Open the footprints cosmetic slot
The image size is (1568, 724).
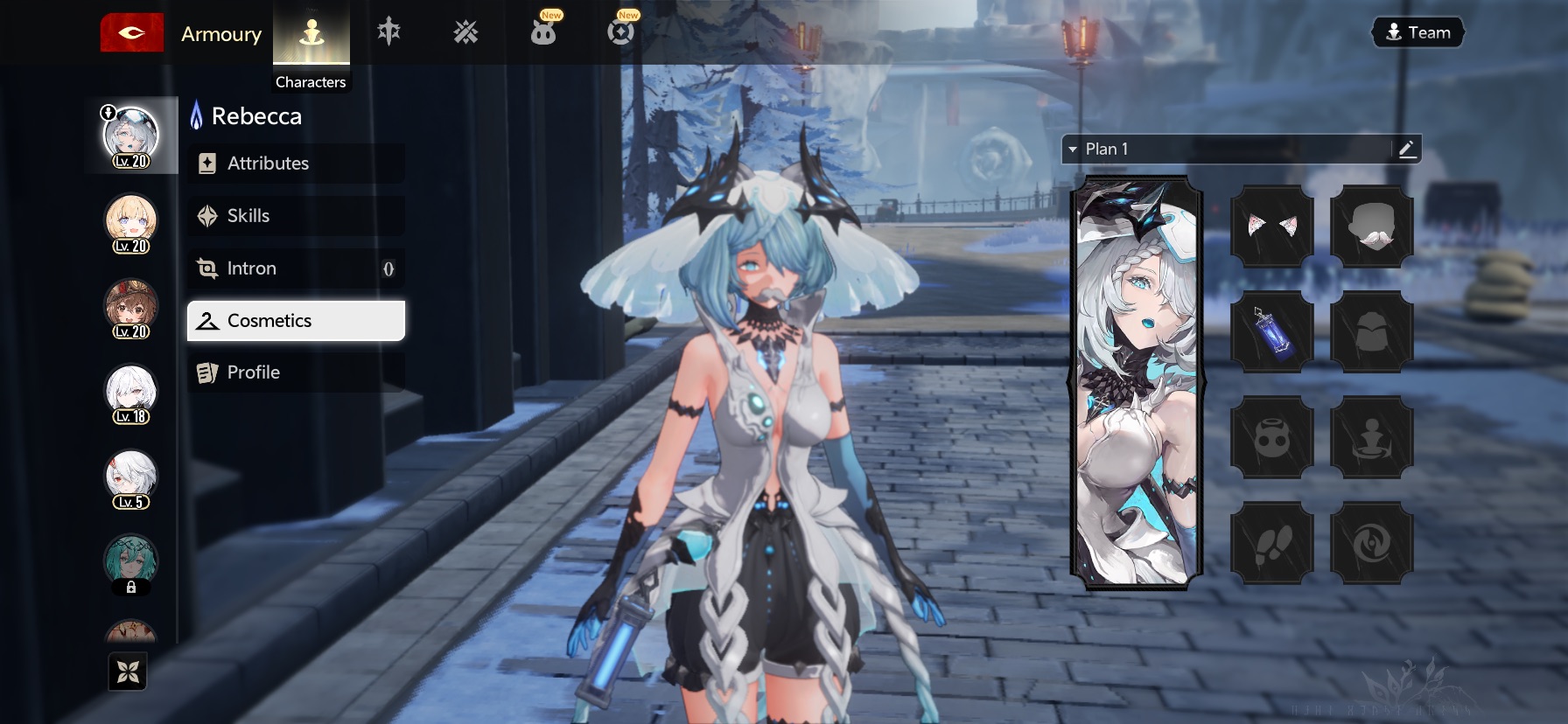(x=1271, y=543)
